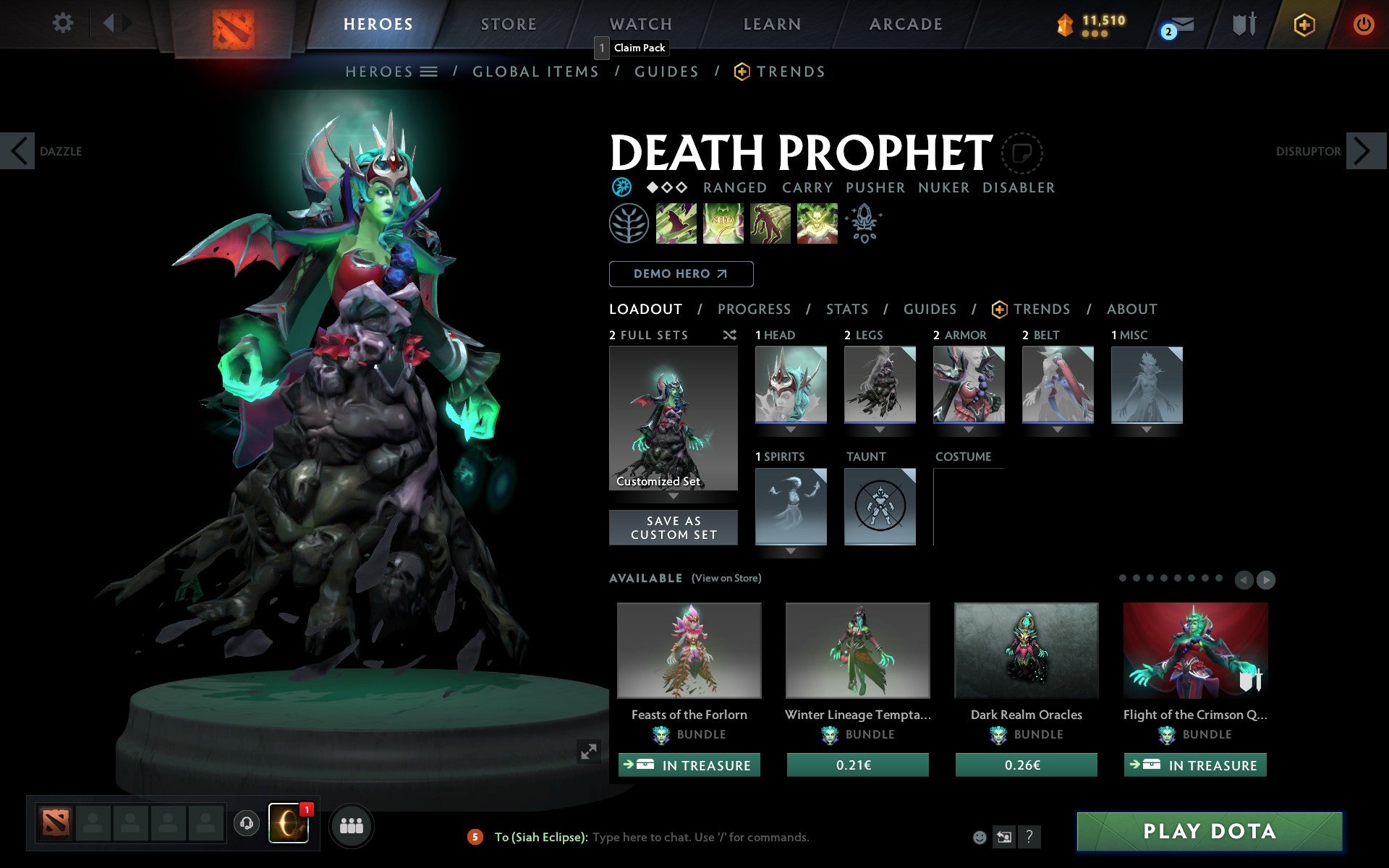The image size is (1389, 868).
Task: Open the Learn section
Action: tap(772, 25)
